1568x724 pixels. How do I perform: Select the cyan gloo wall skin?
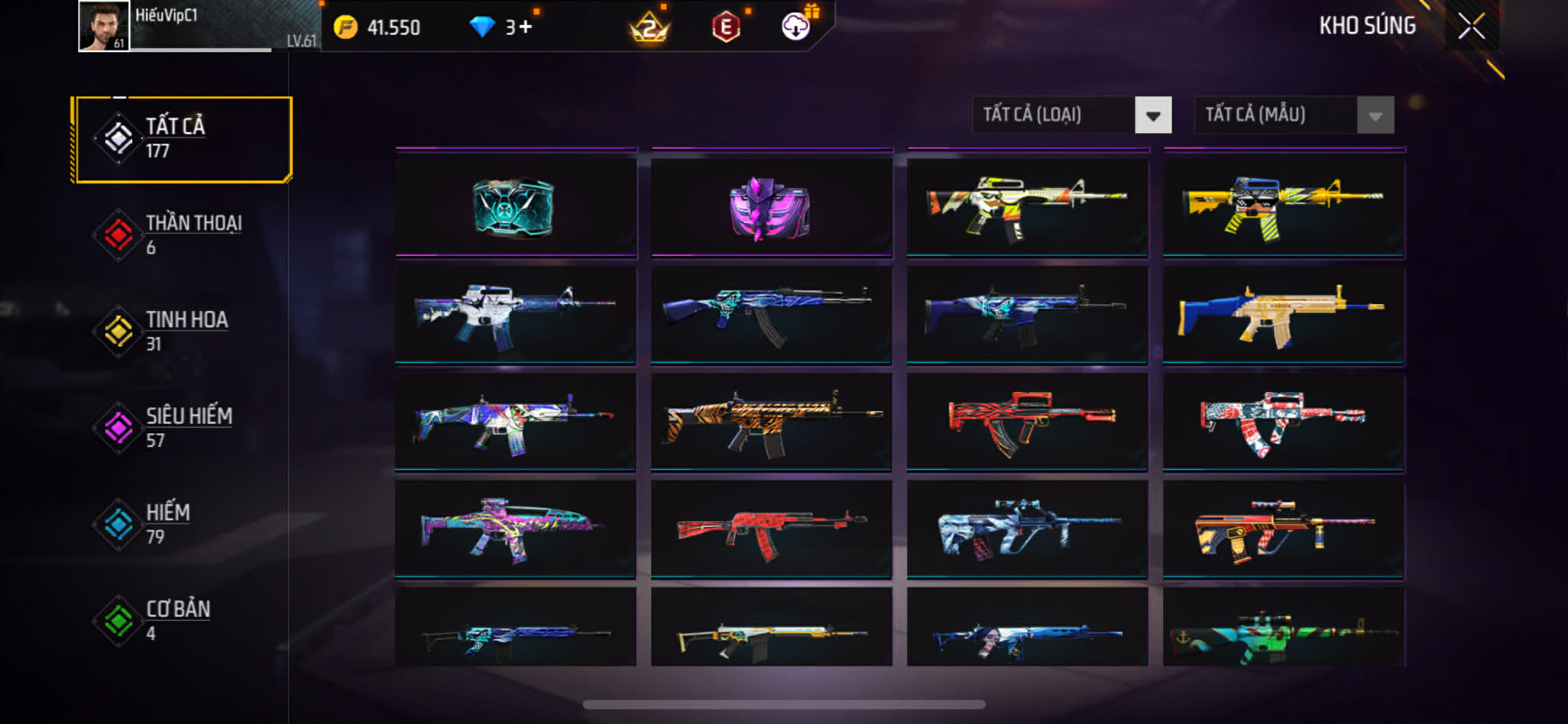click(515, 207)
